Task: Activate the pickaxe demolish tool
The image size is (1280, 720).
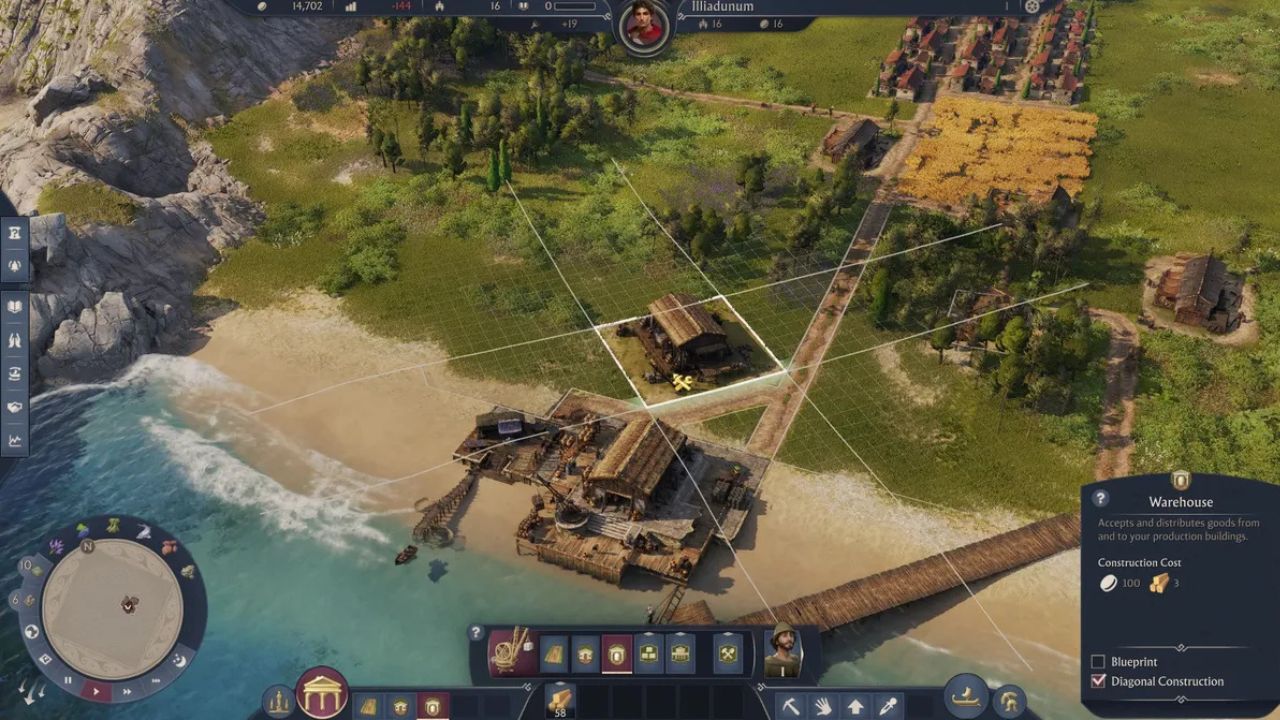Action: [790, 705]
